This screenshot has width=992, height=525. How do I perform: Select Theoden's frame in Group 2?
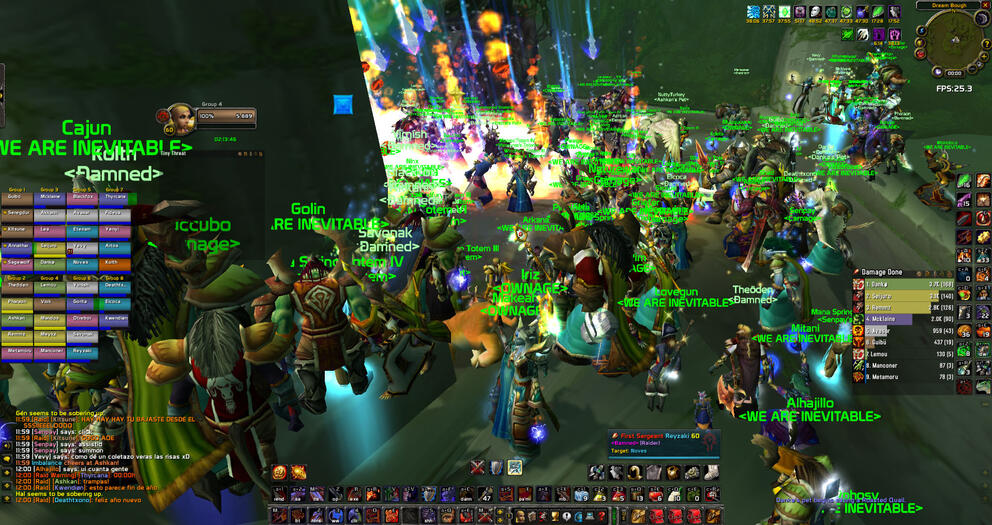(17, 286)
